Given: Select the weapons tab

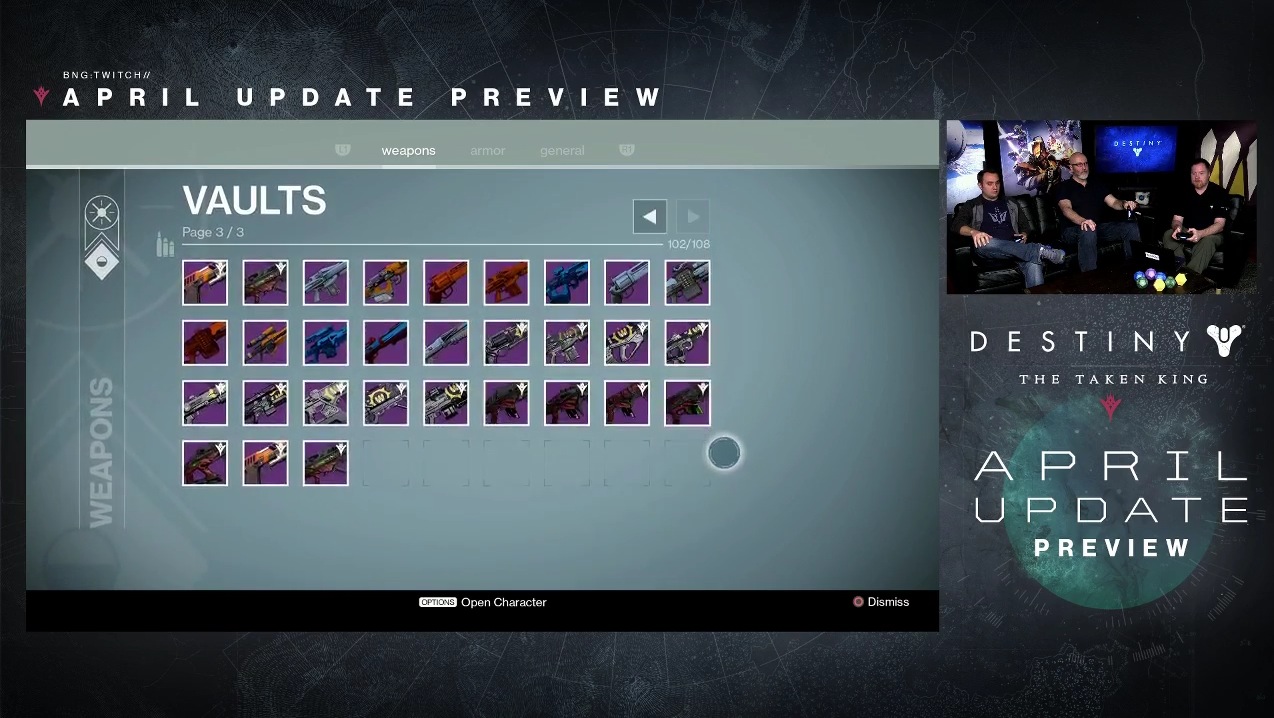Looking at the screenshot, I should point(408,151).
